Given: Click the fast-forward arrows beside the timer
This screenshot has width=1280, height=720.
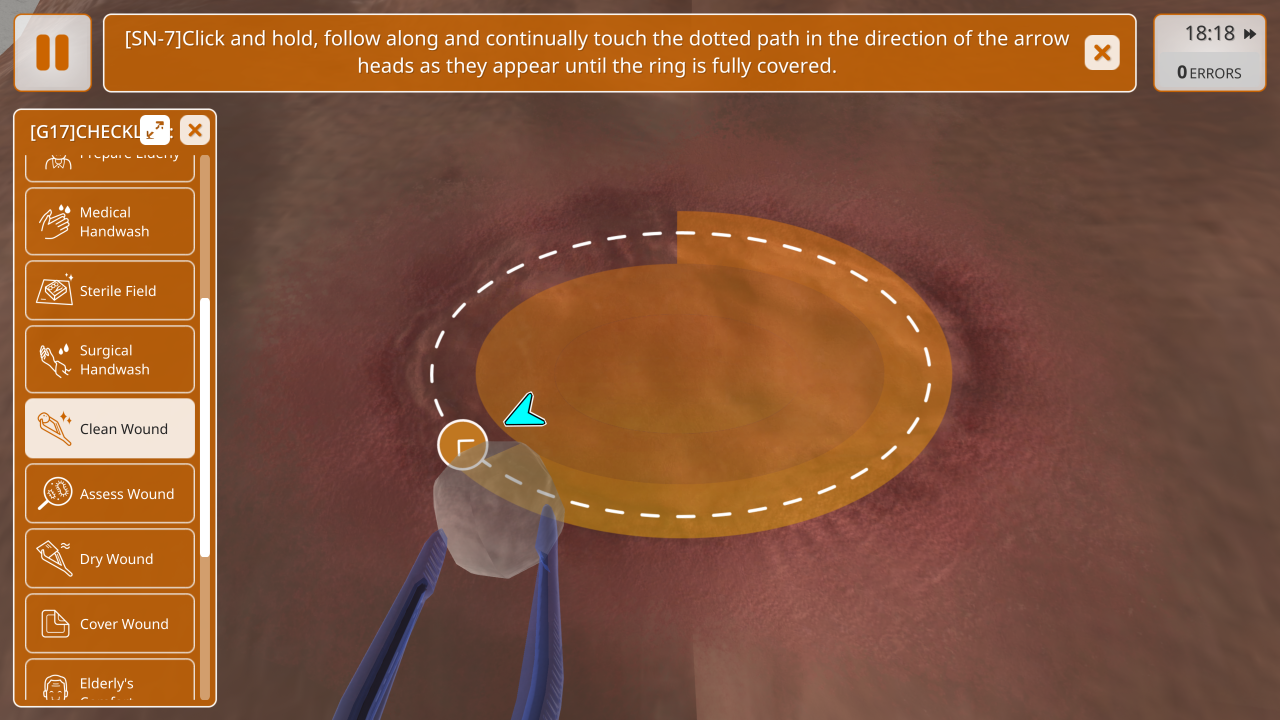Looking at the screenshot, I should [1250, 34].
